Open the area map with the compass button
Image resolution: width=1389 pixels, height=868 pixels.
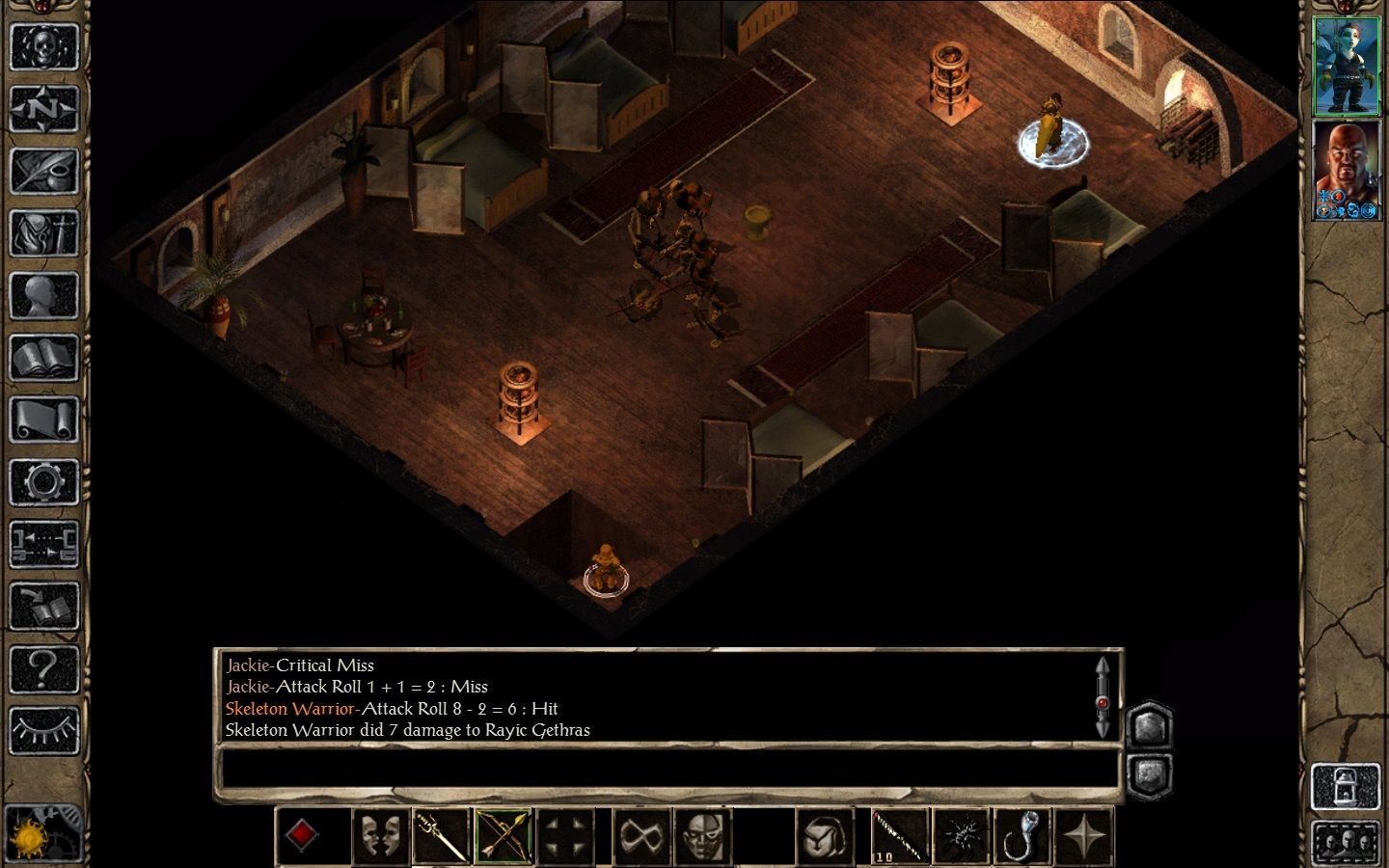[43, 109]
